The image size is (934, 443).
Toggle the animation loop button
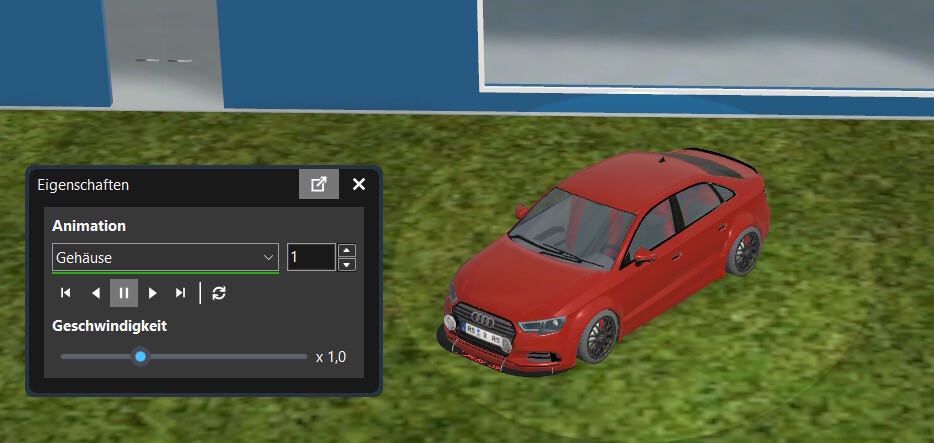(220, 293)
